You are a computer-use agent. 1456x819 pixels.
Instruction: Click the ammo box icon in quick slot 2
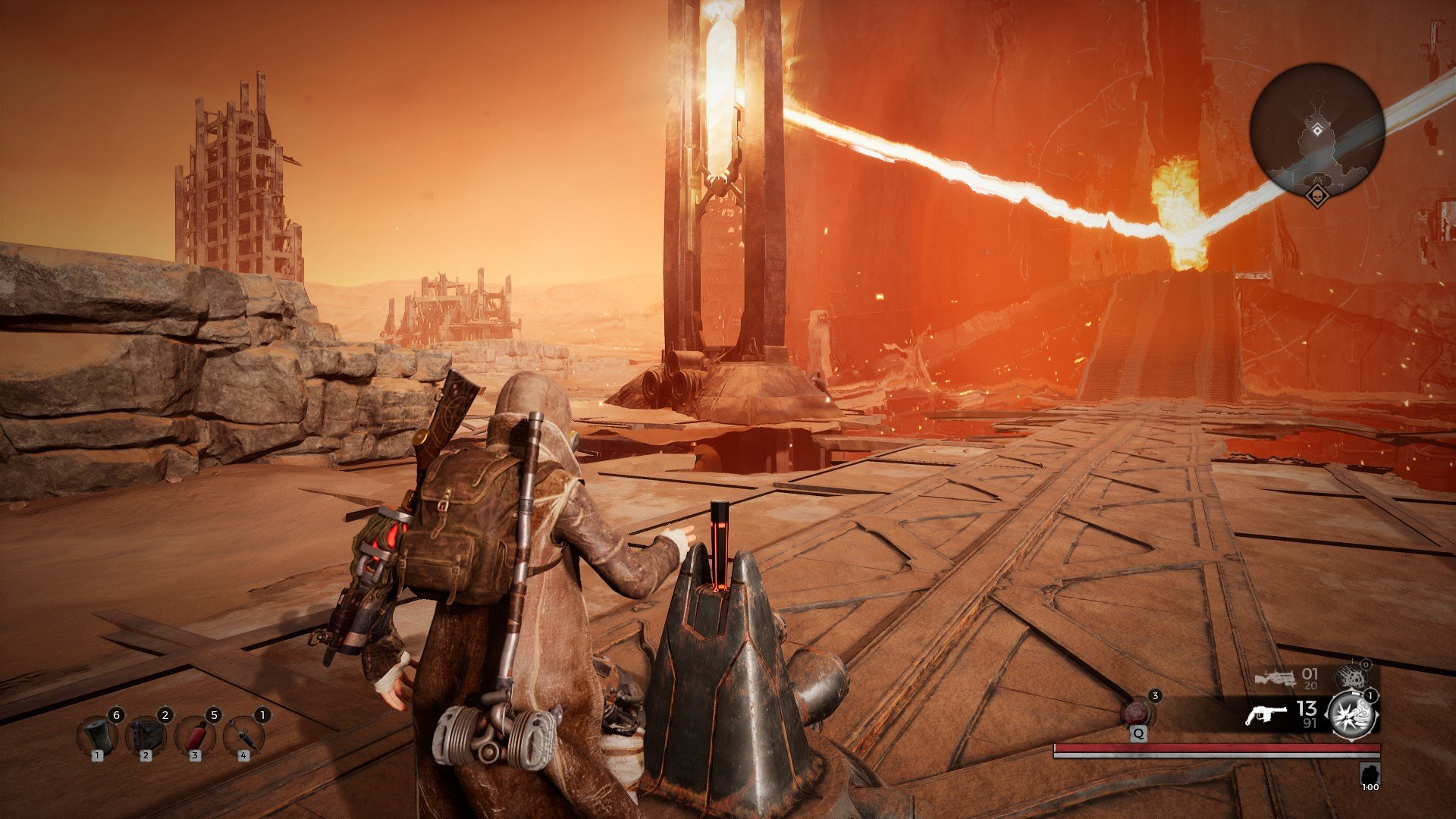(146, 736)
